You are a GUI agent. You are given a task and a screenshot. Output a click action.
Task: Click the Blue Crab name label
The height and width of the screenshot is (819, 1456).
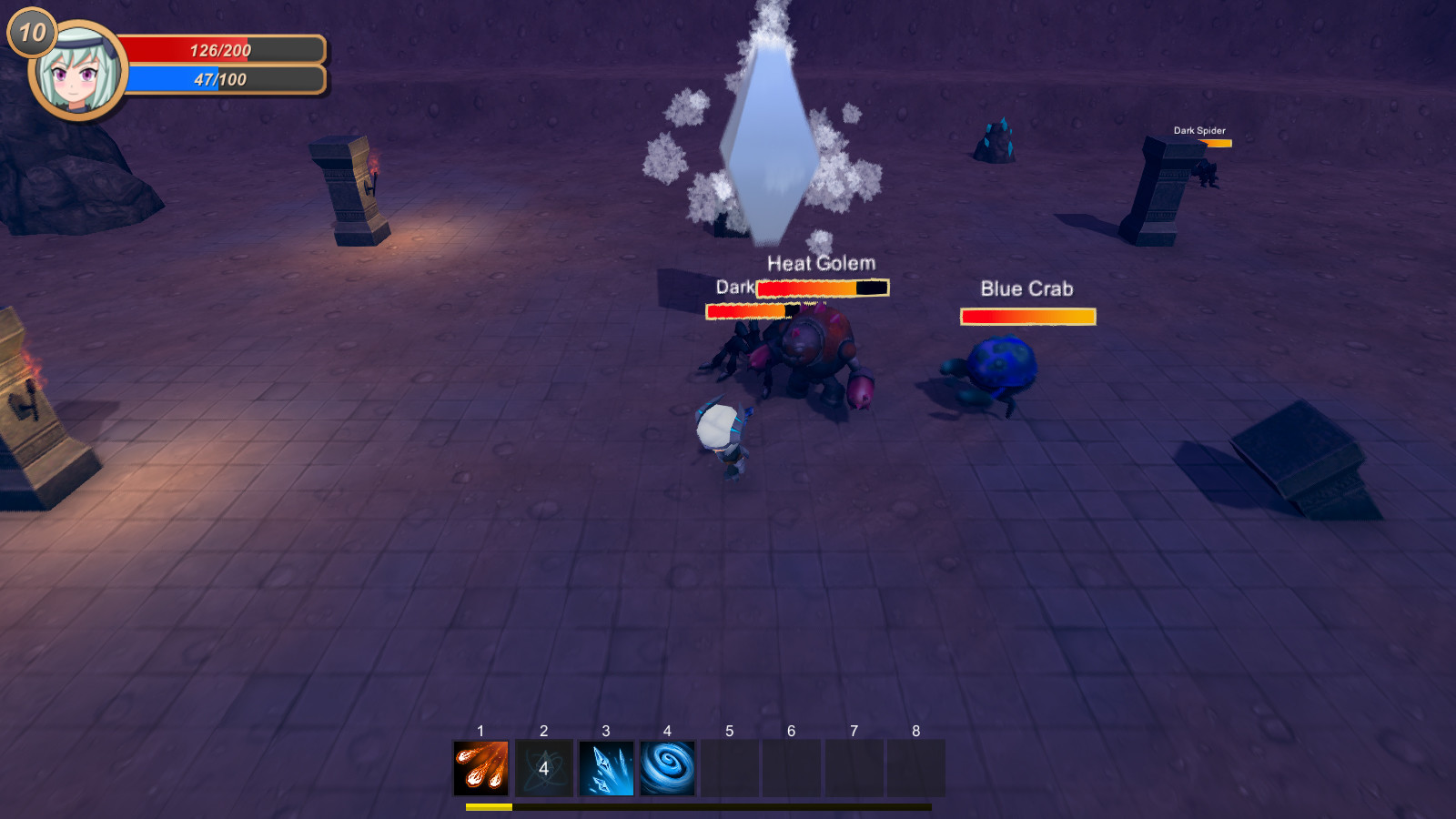pos(1026,288)
